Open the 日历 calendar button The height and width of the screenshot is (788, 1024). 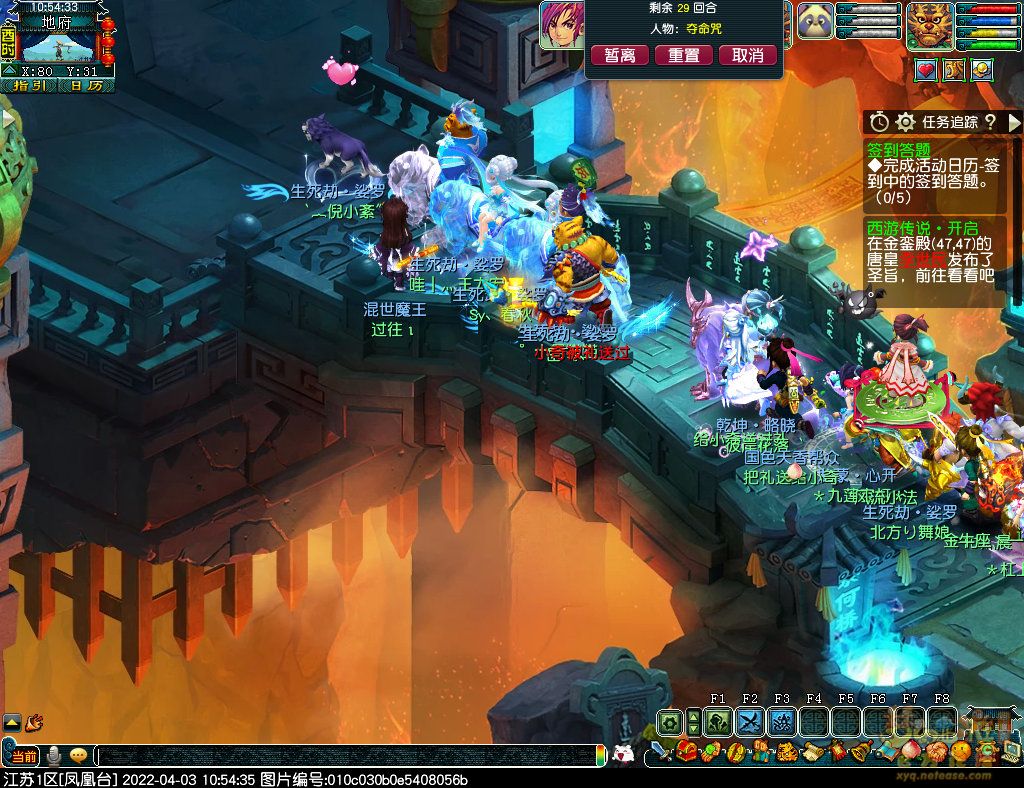(x=86, y=85)
